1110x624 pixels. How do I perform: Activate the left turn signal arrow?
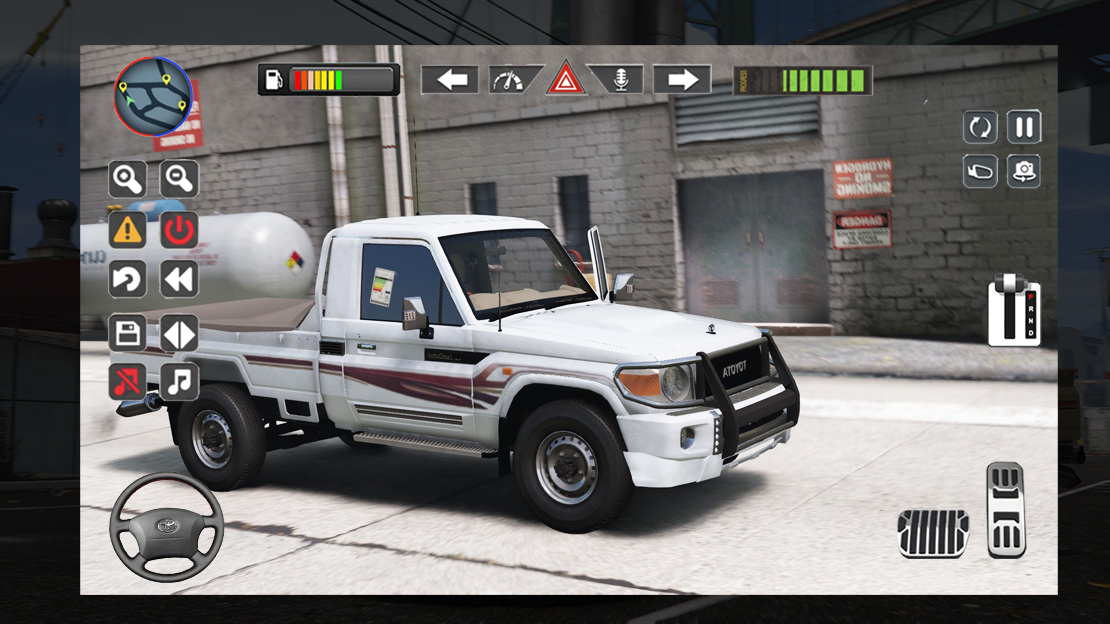[x=450, y=80]
